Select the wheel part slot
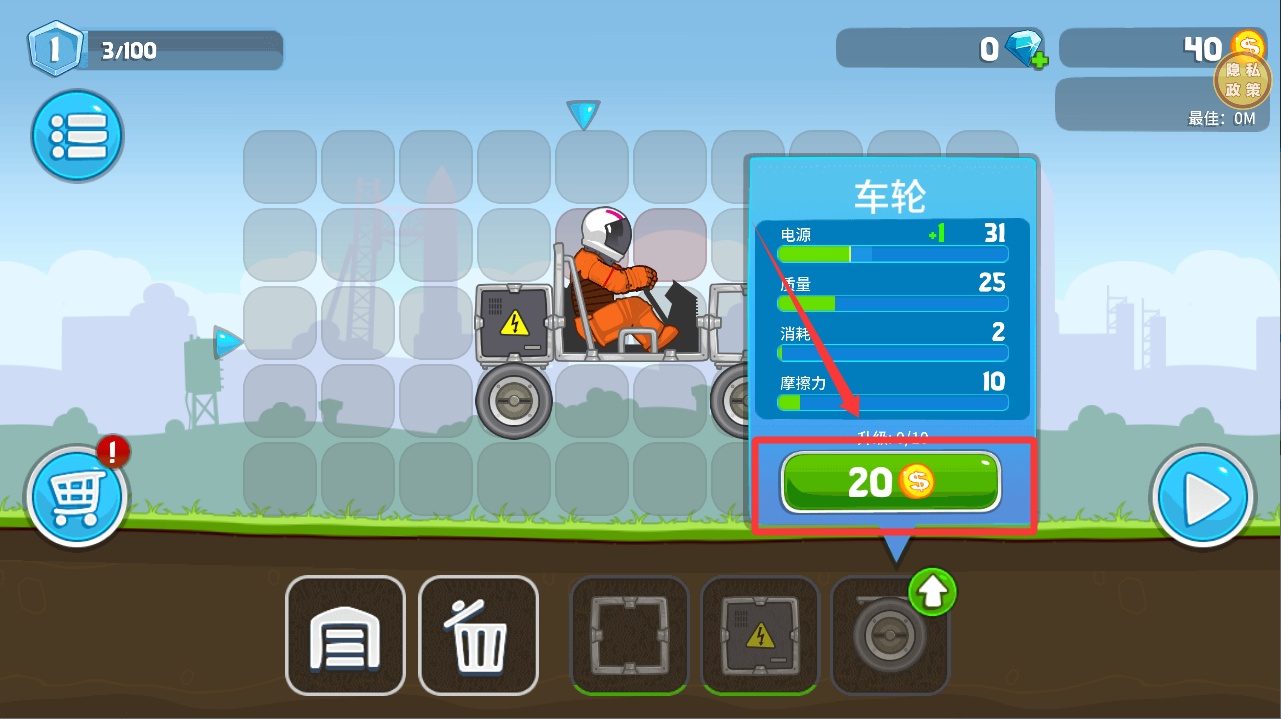Screen dimensions: 1281x719 pyautogui.click(x=887, y=638)
